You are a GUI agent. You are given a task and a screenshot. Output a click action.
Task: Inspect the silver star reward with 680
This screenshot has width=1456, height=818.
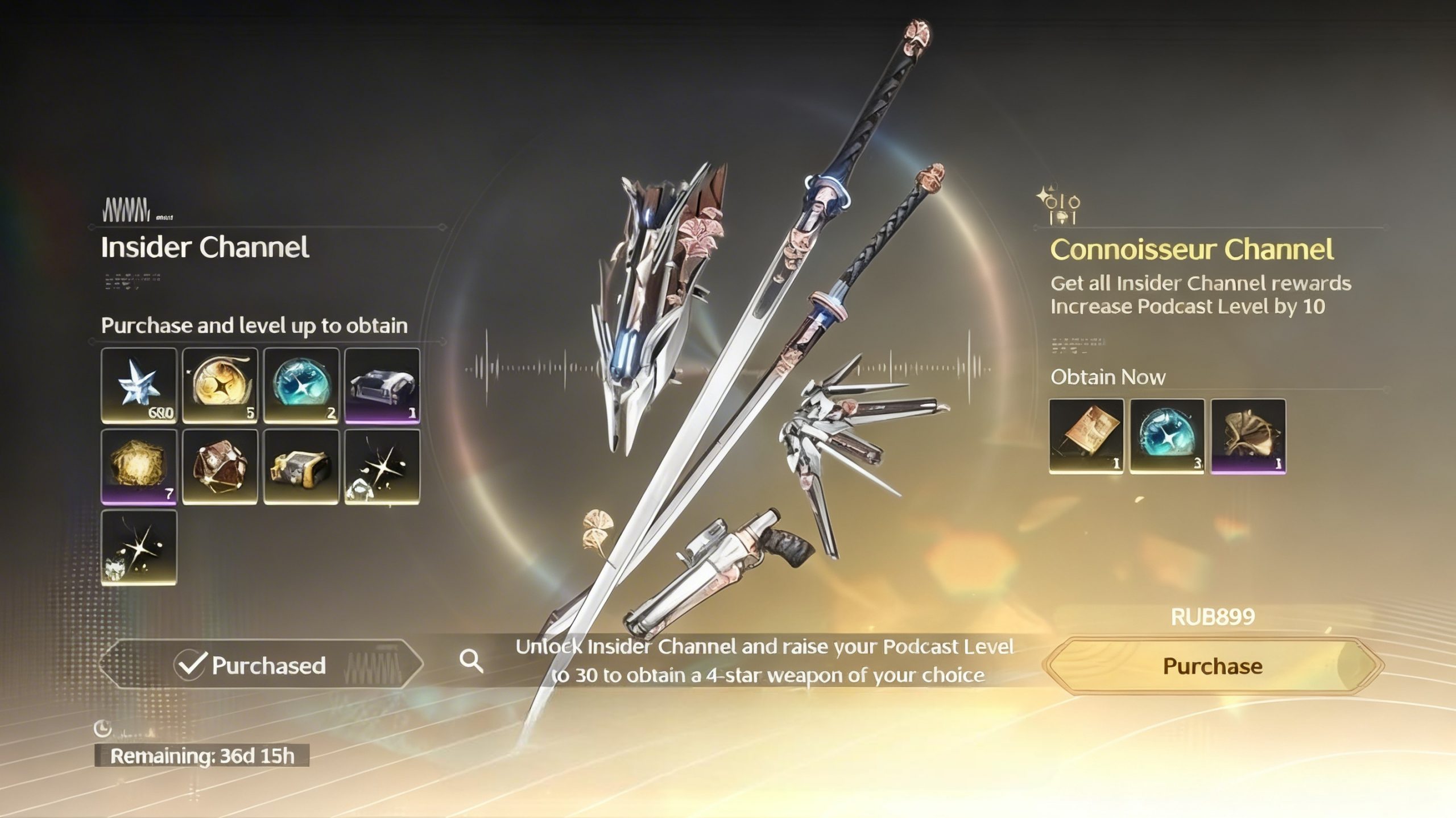pyautogui.click(x=139, y=386)
